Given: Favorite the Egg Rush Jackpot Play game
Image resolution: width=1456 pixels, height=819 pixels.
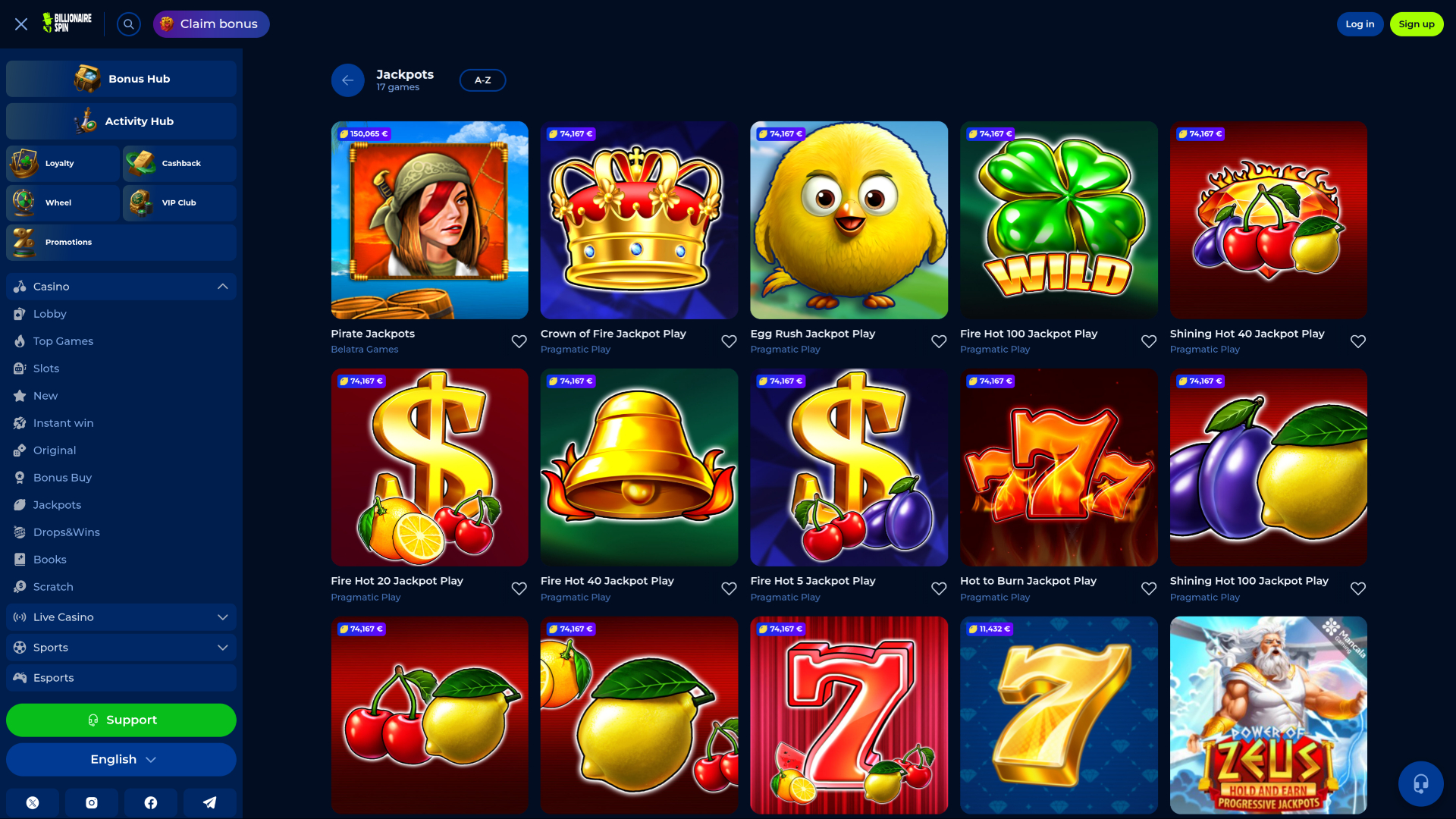Looking at the screenshot, I should pyautogui.click(x=938, y=341).
